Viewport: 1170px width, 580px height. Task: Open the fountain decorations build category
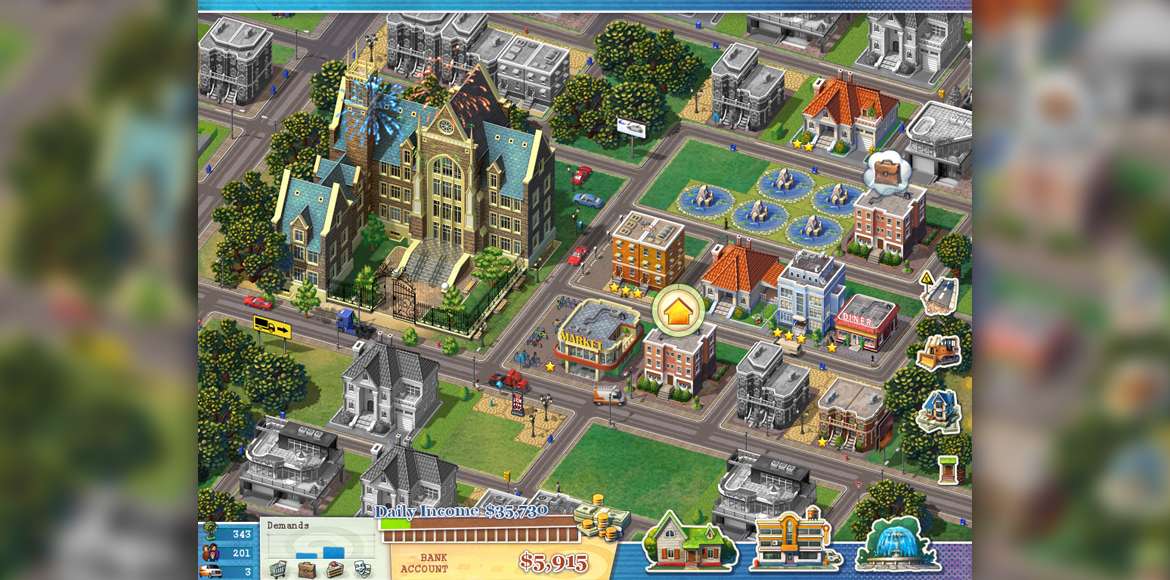pos(895,545)
